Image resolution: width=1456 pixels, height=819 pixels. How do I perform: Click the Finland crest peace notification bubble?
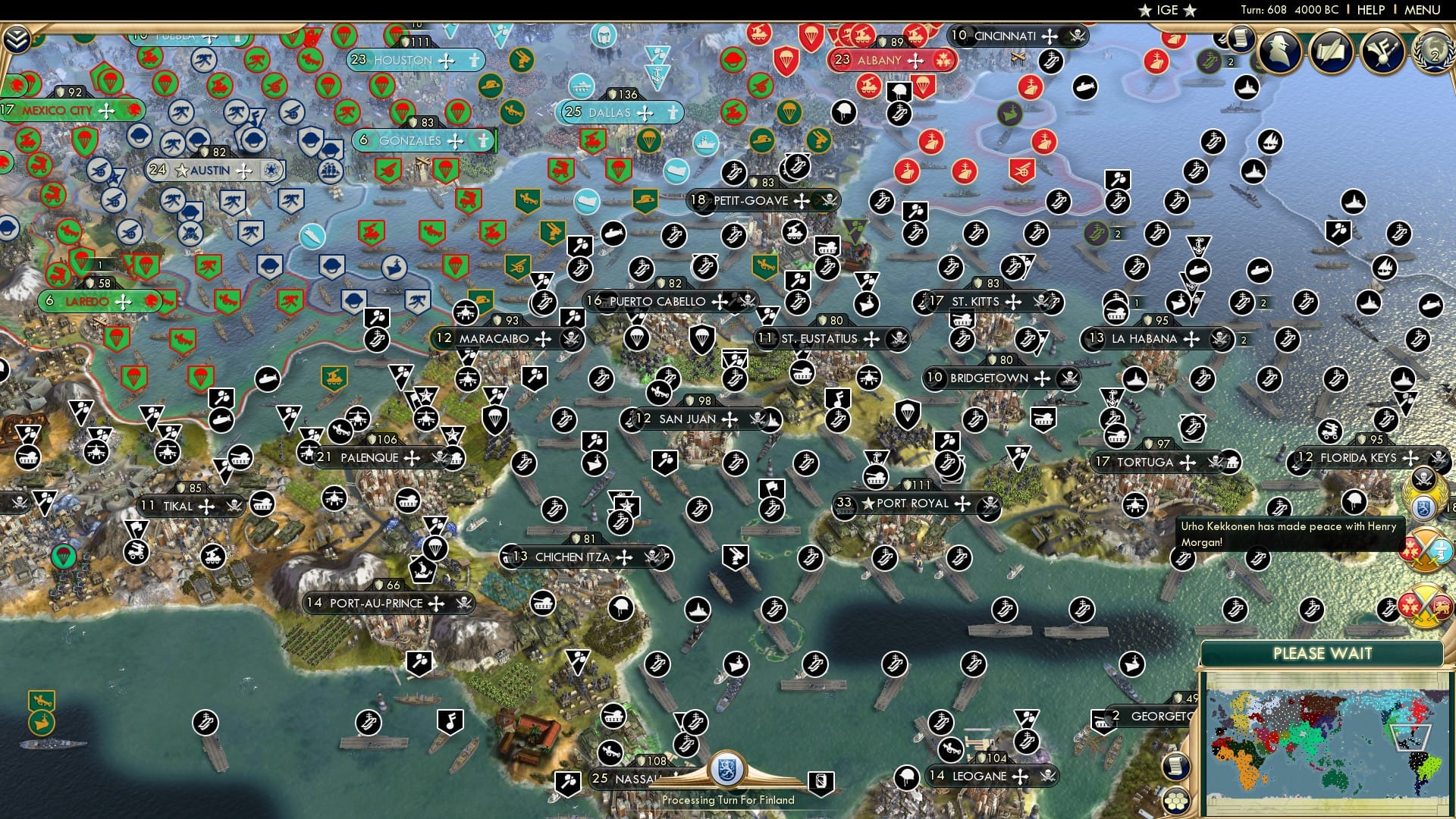click(1423, 507)
